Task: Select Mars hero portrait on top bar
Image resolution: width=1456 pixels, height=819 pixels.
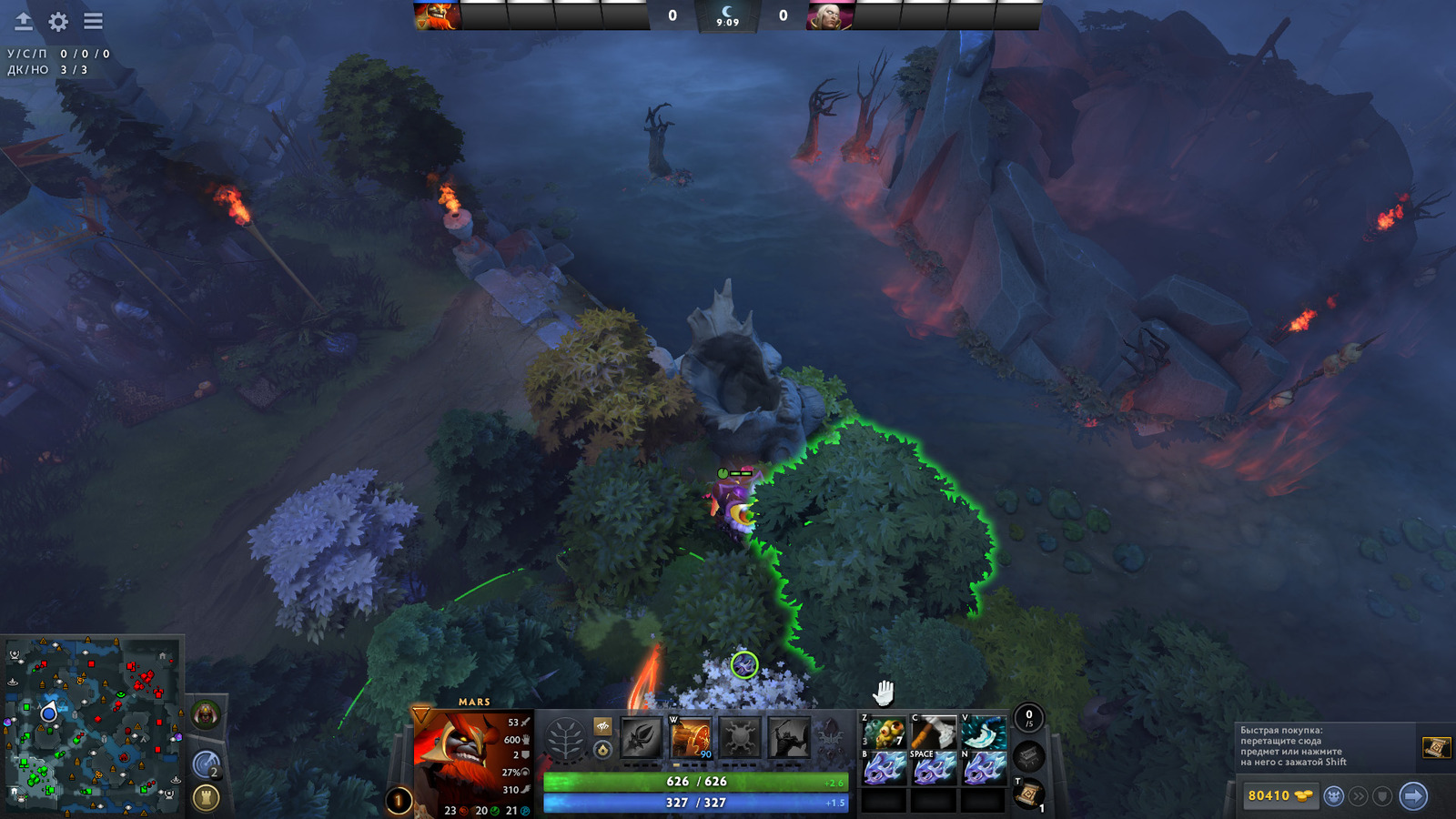Action: pyautogui.click(x=437, y=15)
